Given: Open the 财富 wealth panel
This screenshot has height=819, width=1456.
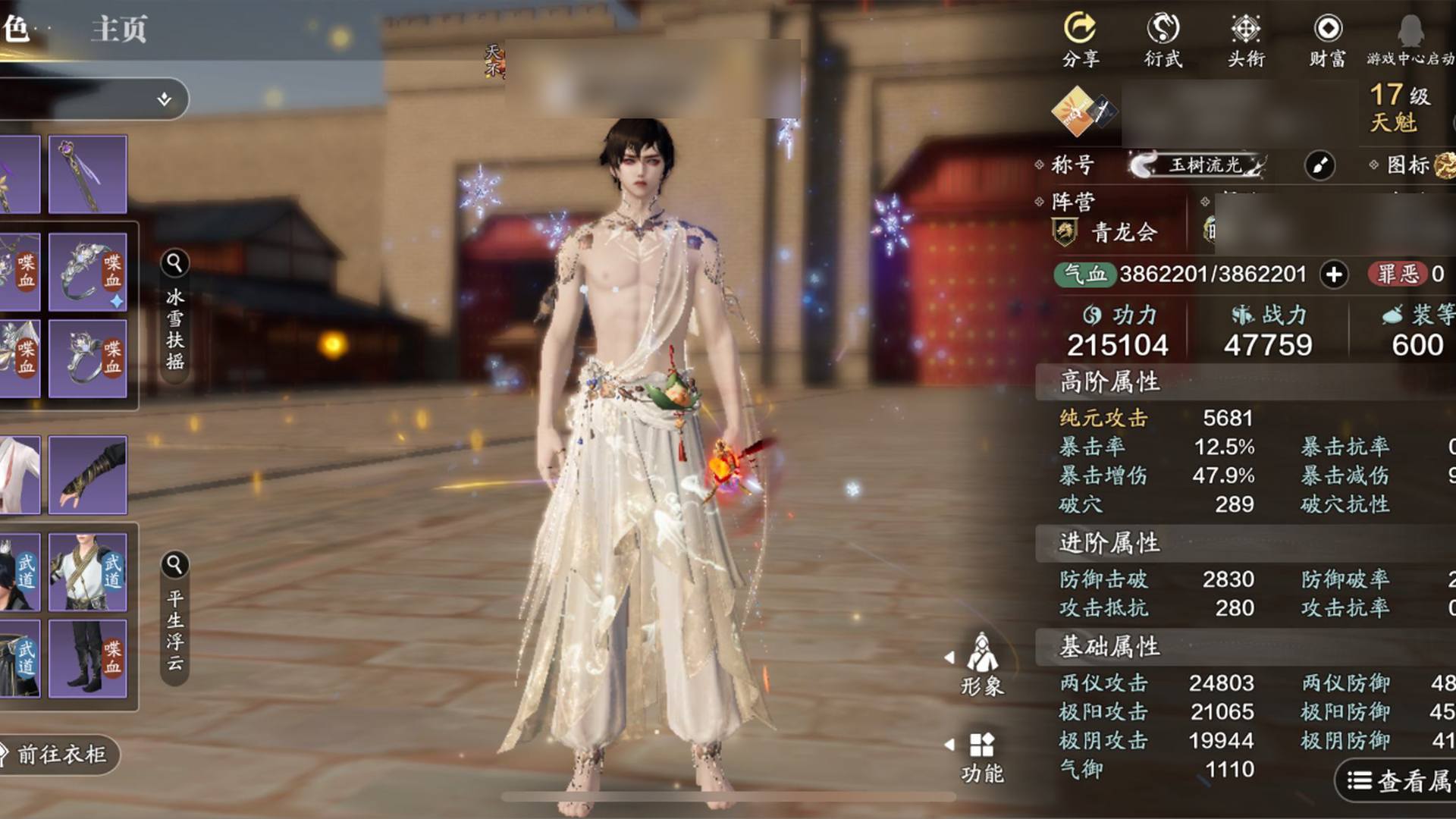Looking at the screenshot, I should coord(1327,39).
